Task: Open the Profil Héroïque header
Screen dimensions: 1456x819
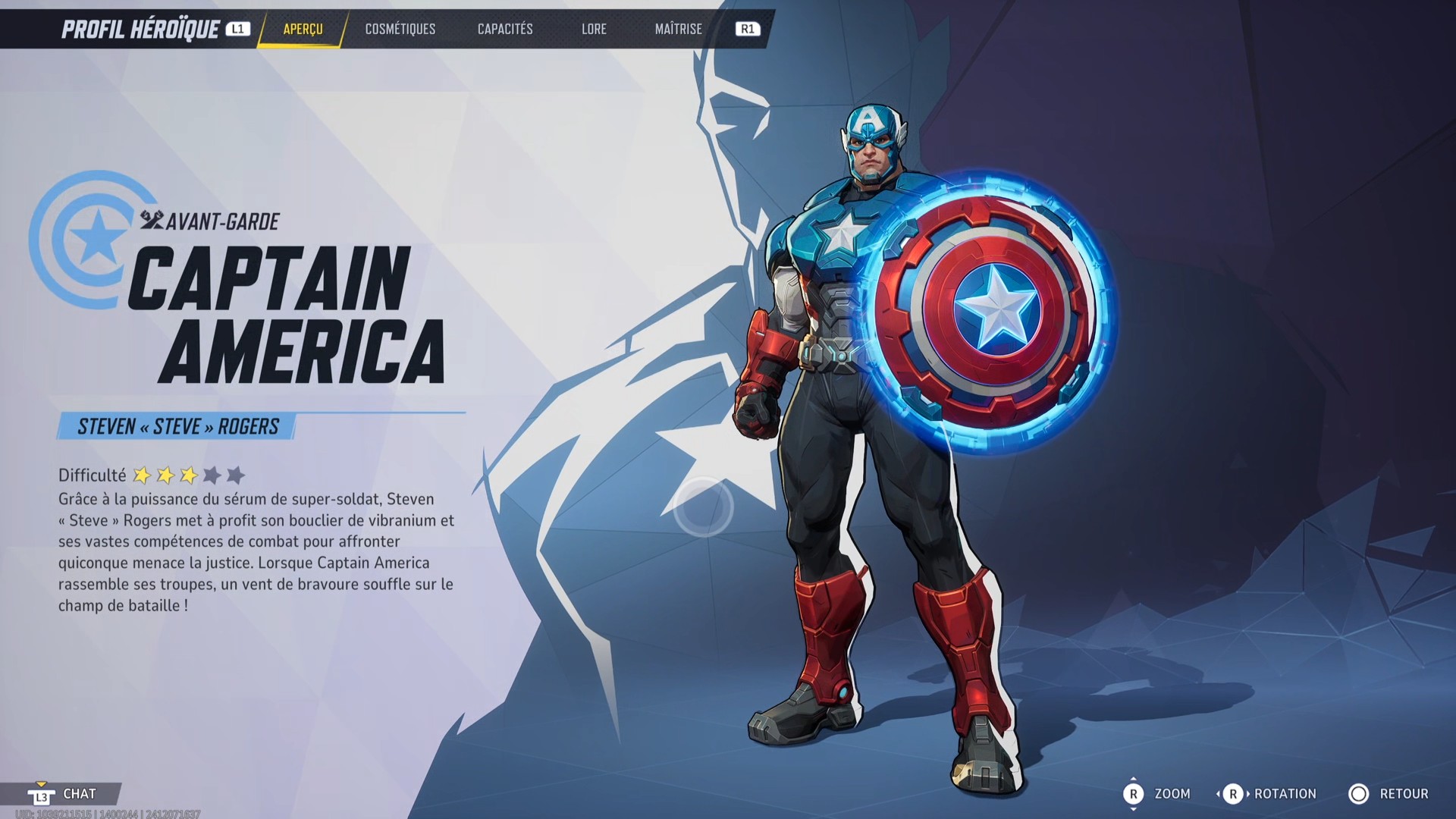Action: click(140, 28)
